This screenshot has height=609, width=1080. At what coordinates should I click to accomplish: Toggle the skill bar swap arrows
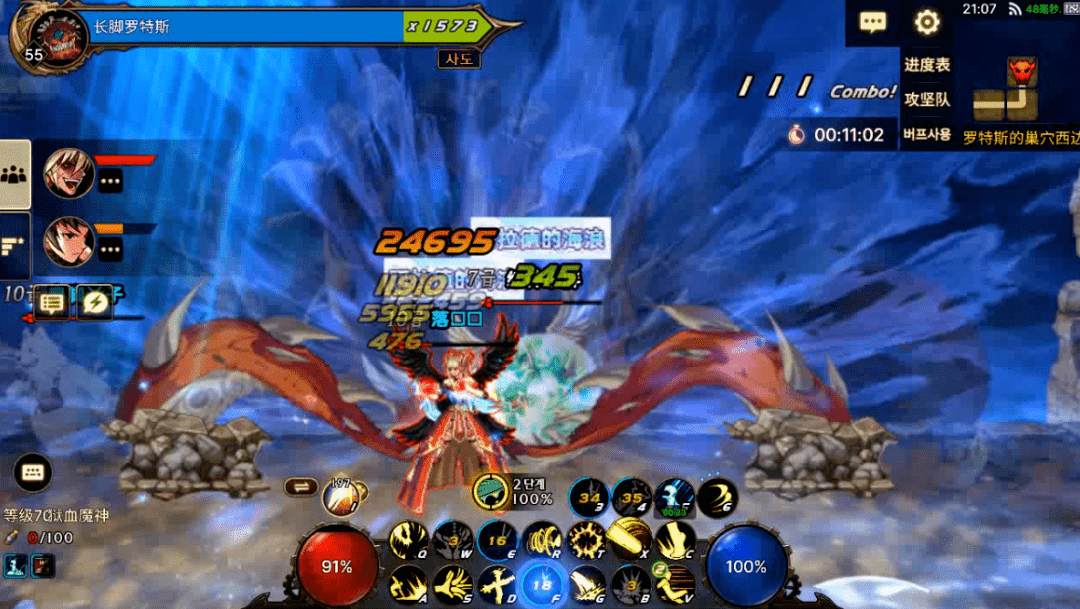300,487
